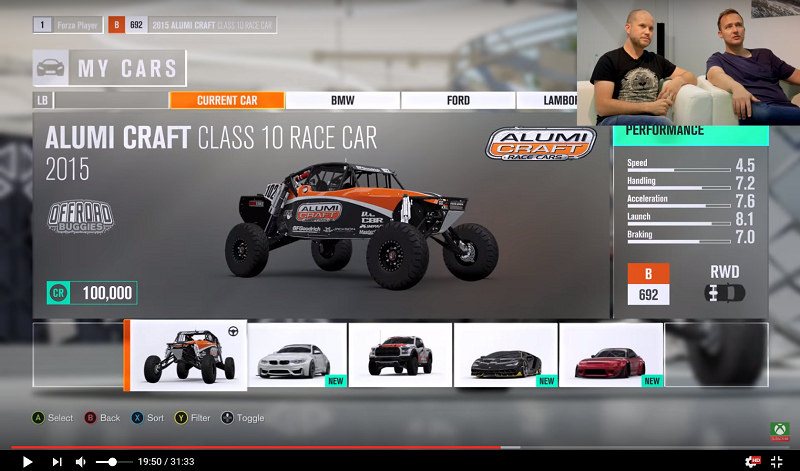Mute the video volume speaker icon
800x471 pixels.
(x=81, y=461)
